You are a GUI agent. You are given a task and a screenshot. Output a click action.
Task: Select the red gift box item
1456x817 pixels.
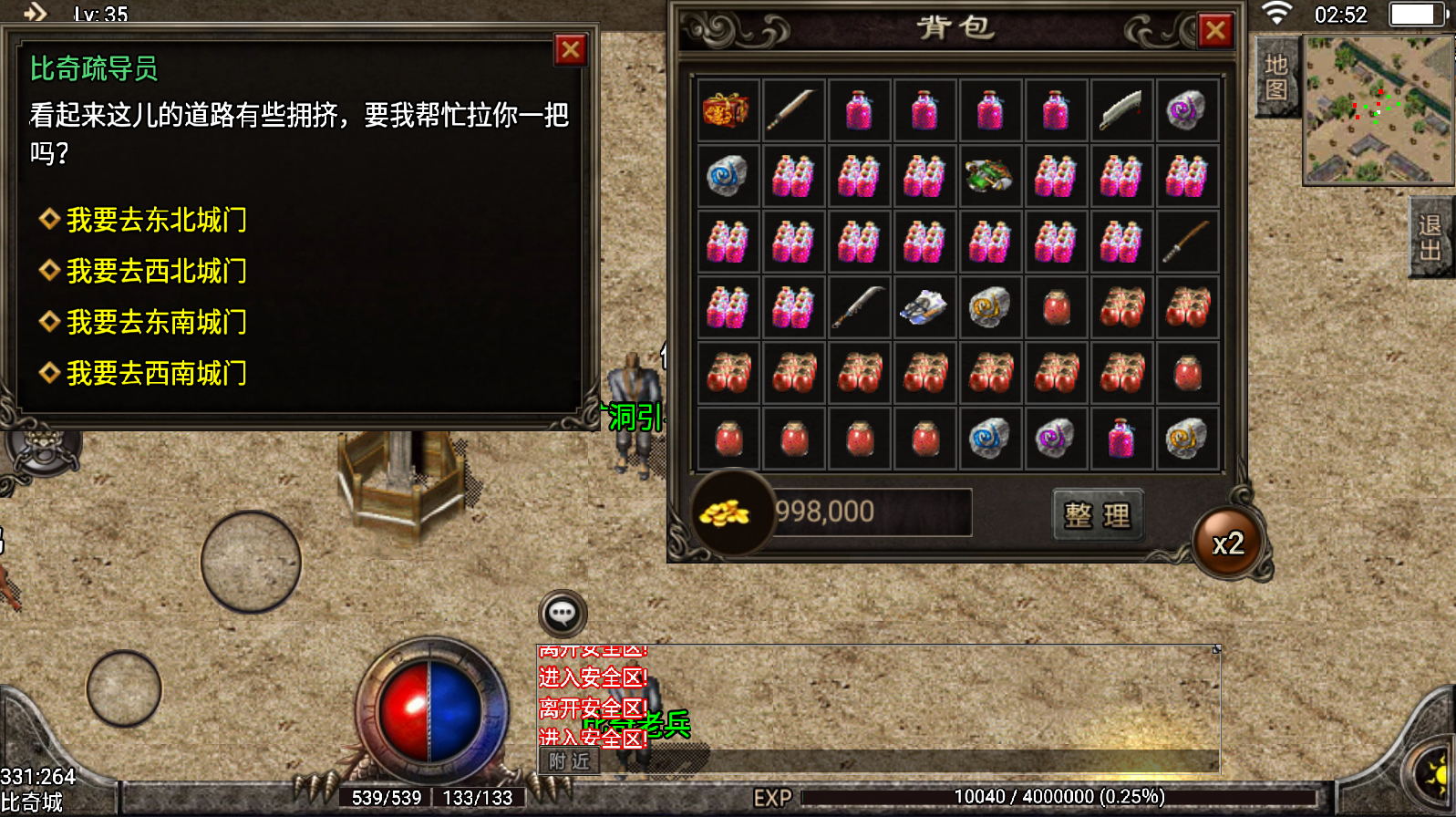coord(727,110)
